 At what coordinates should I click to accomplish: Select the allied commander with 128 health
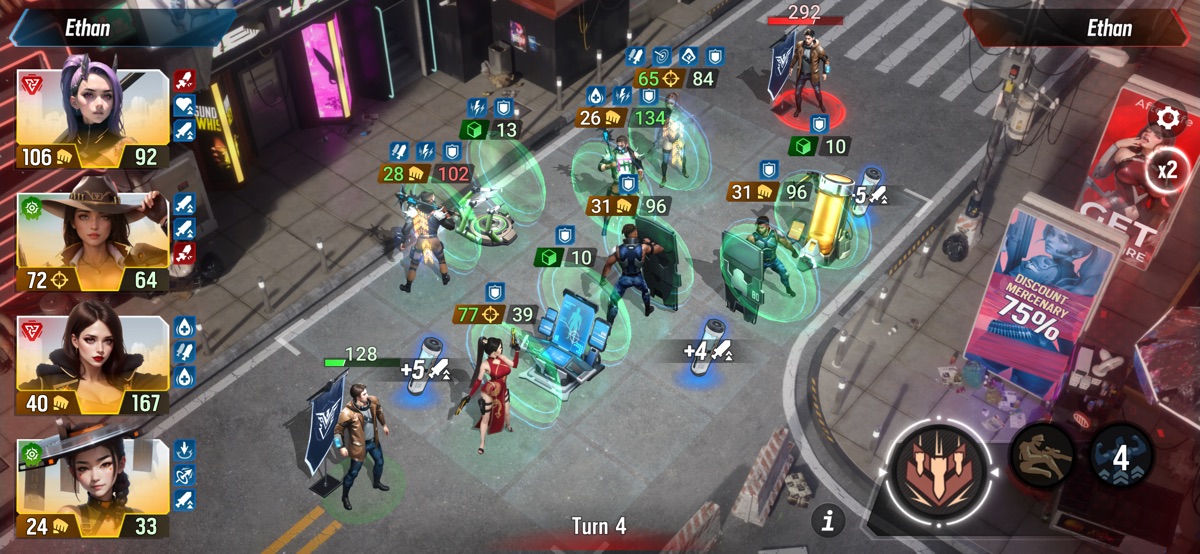coord(362,440)
